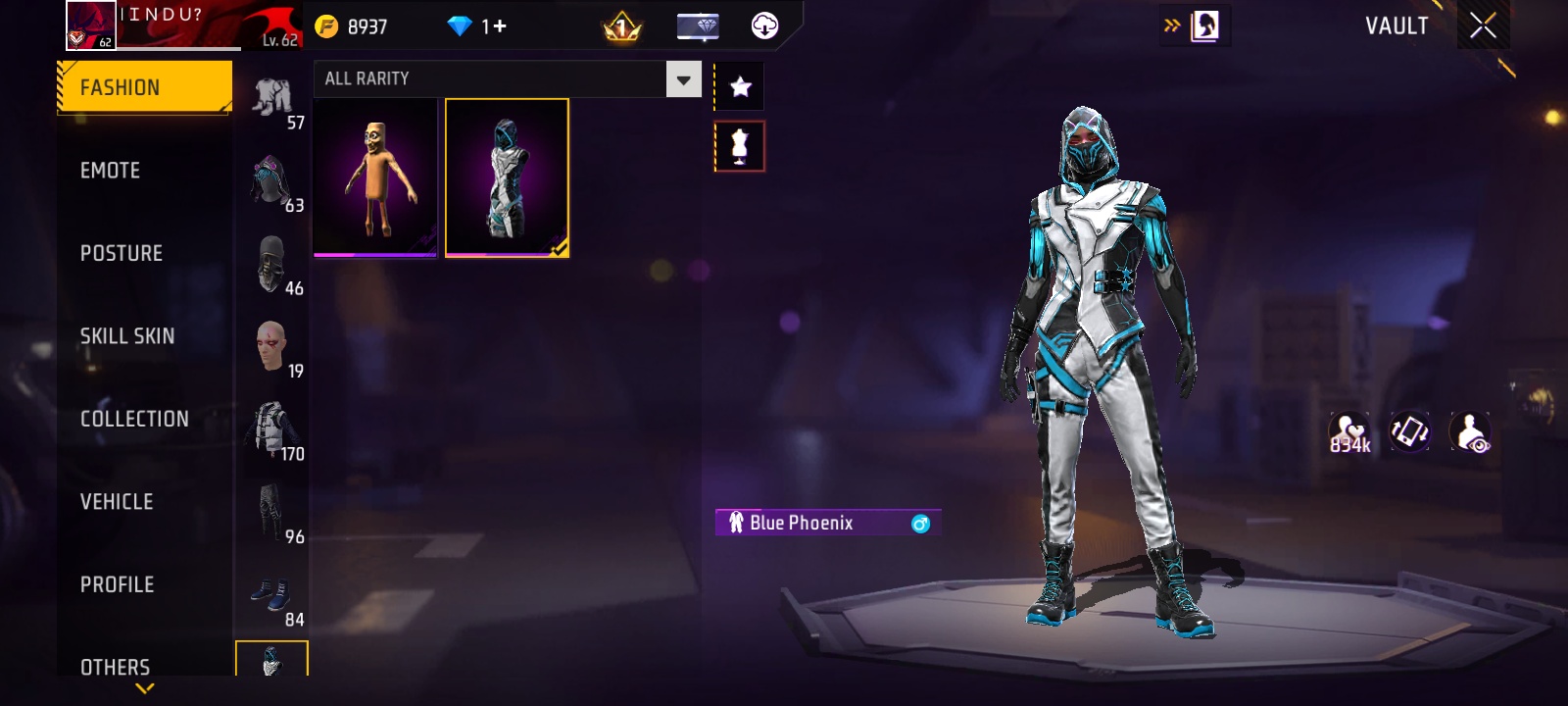
Task: Open the Fashion tab
Action: point(144,88)
